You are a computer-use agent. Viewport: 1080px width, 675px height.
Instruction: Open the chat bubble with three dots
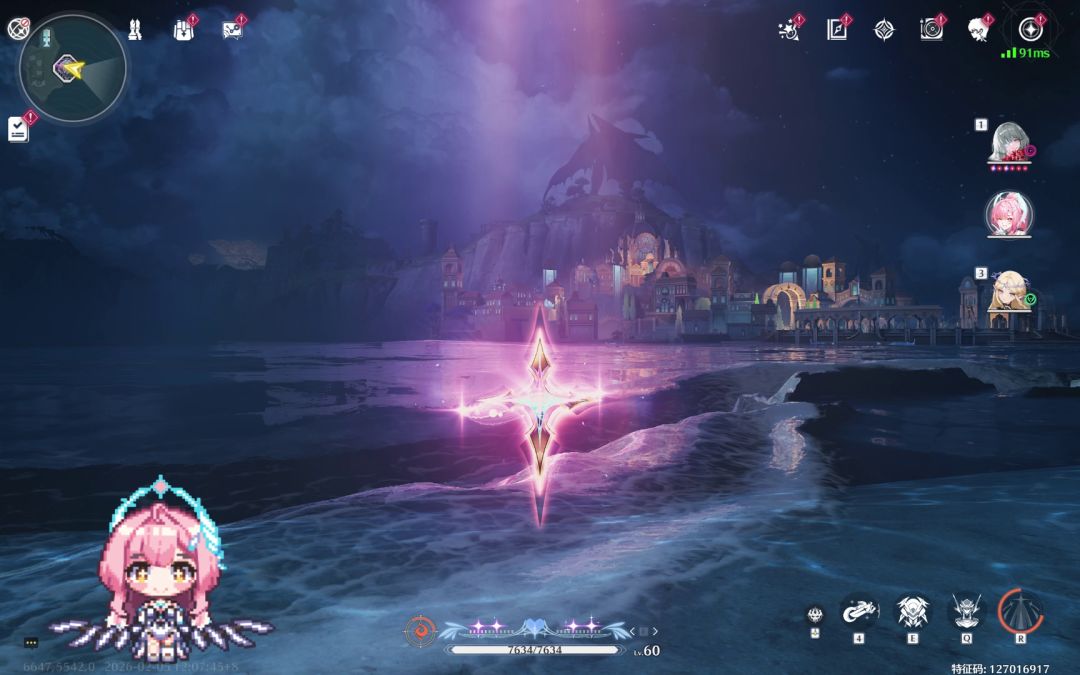click(31, 642)
